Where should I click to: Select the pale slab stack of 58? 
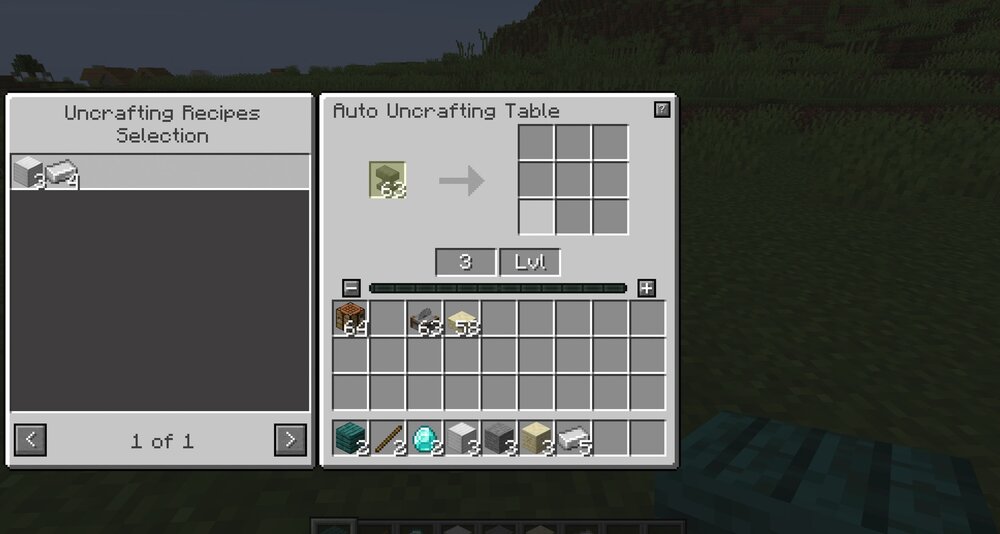coord(461,318)
